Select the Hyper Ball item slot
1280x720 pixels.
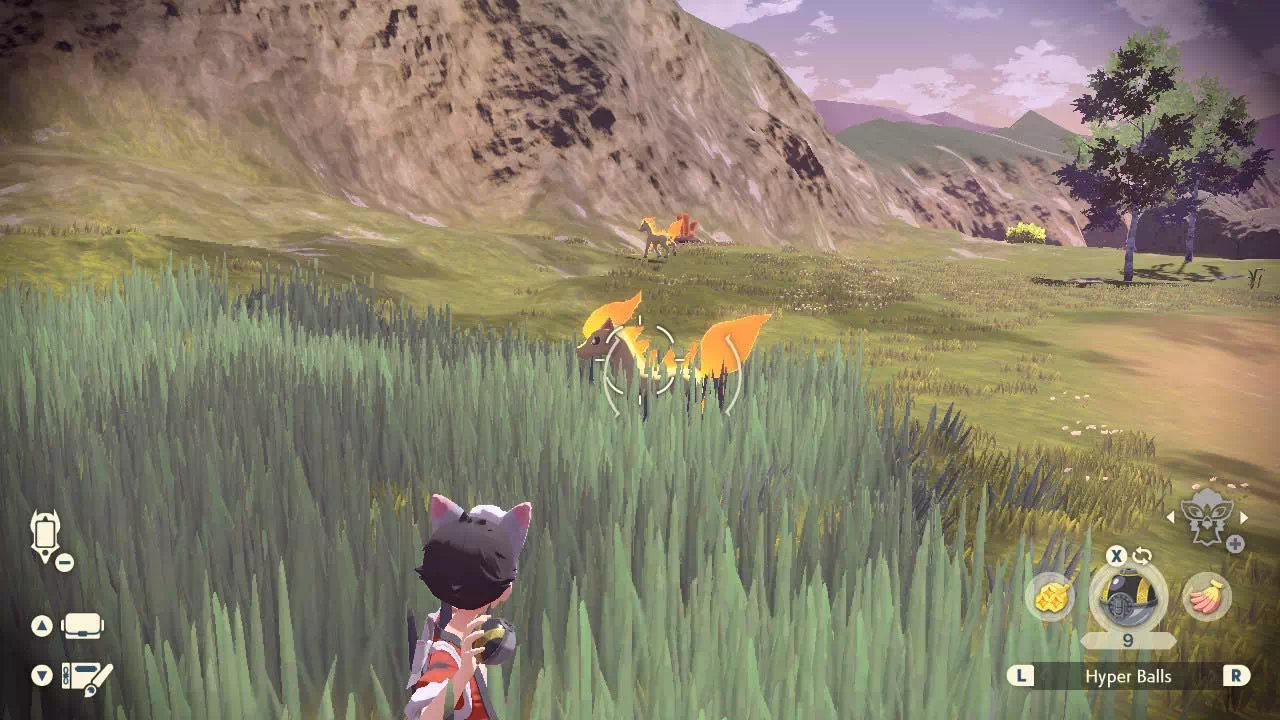click(x=1127, y=598)
